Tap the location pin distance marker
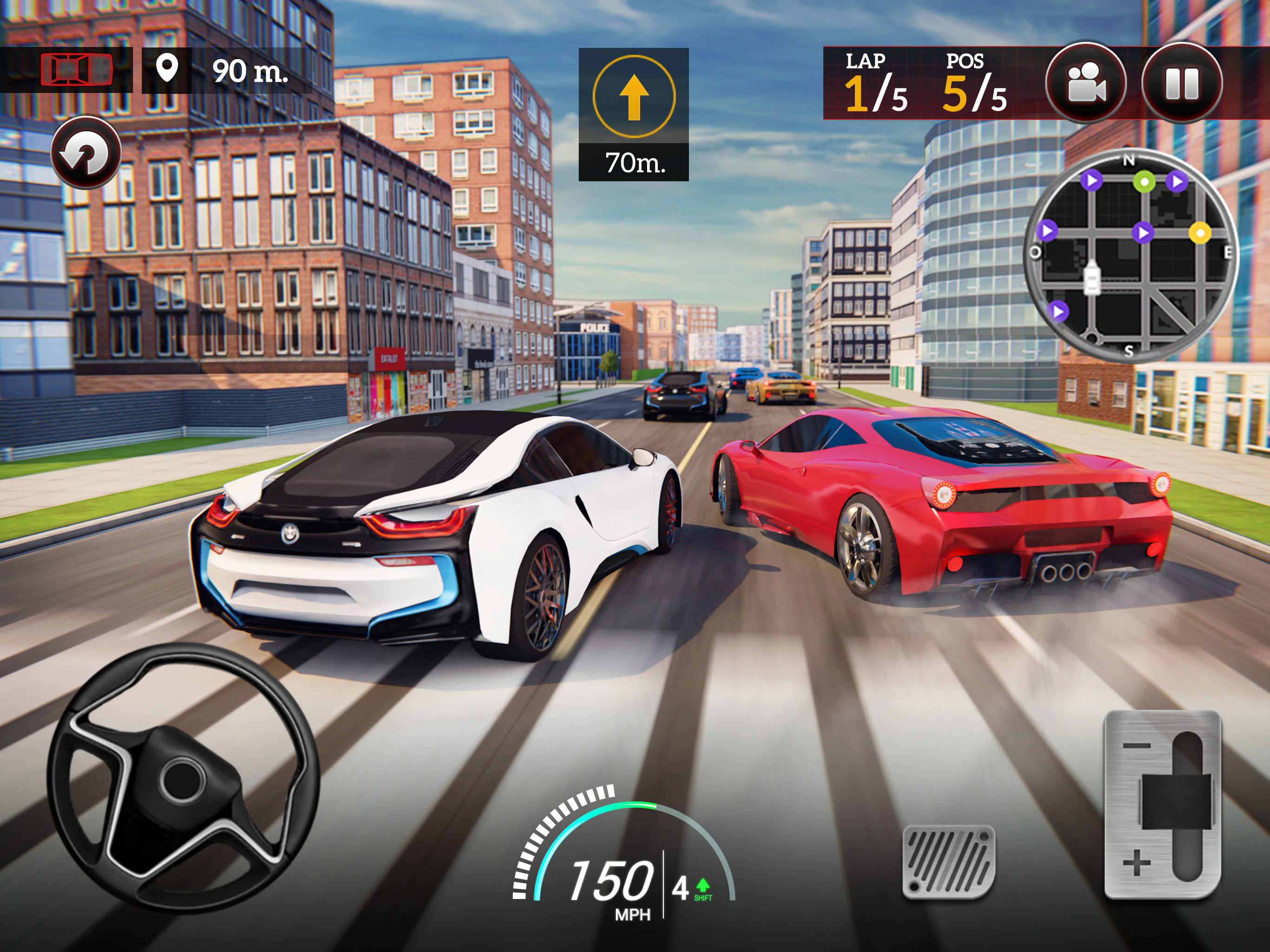Screen dimensions: 1270x952 tap(166, 69)
